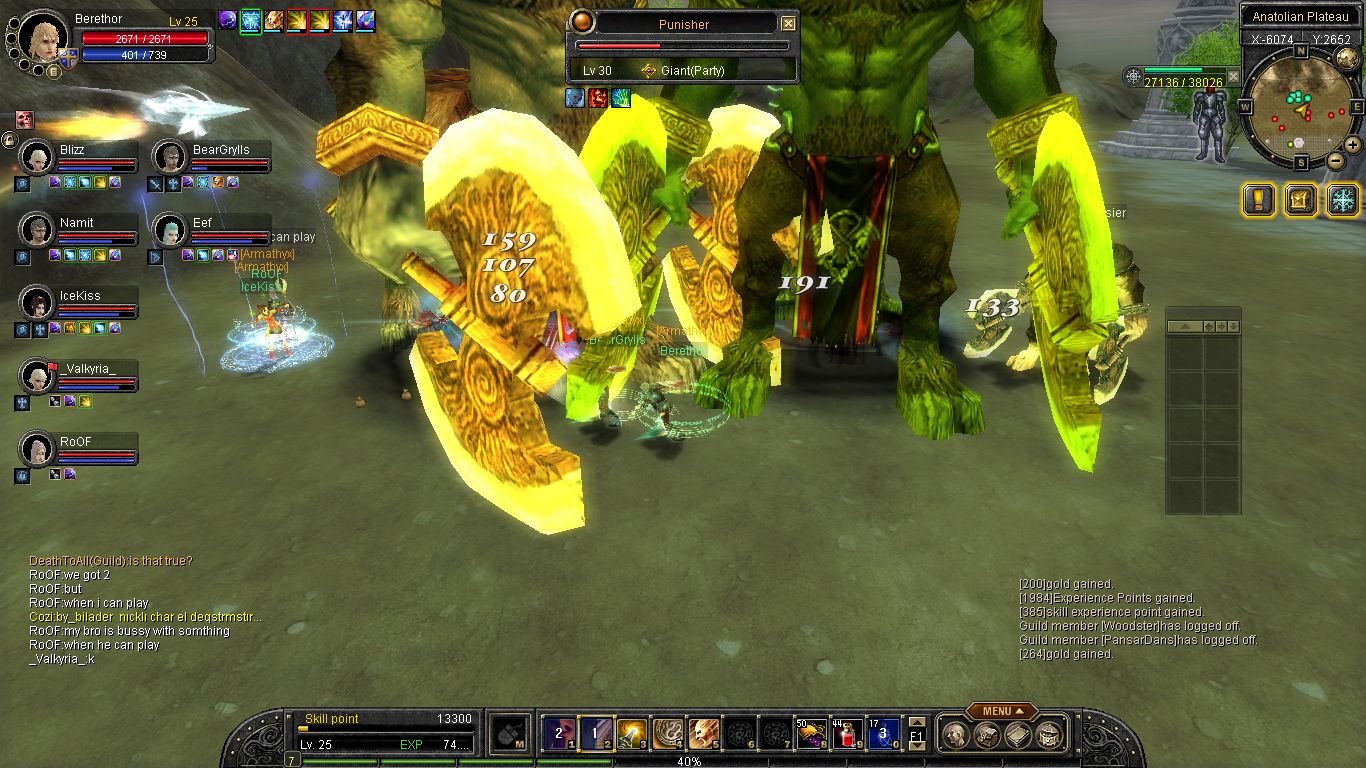Toggle the mouse mode button beside hotbar

click(x=512, y=734)
